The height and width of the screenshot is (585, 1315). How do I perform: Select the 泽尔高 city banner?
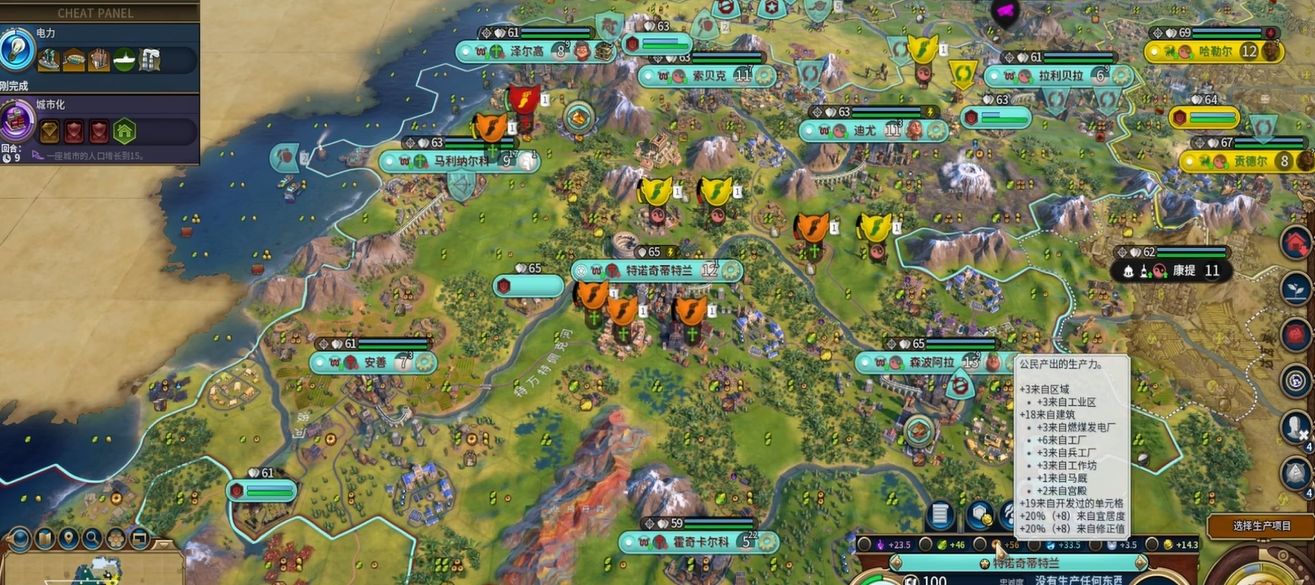point(531,50)
